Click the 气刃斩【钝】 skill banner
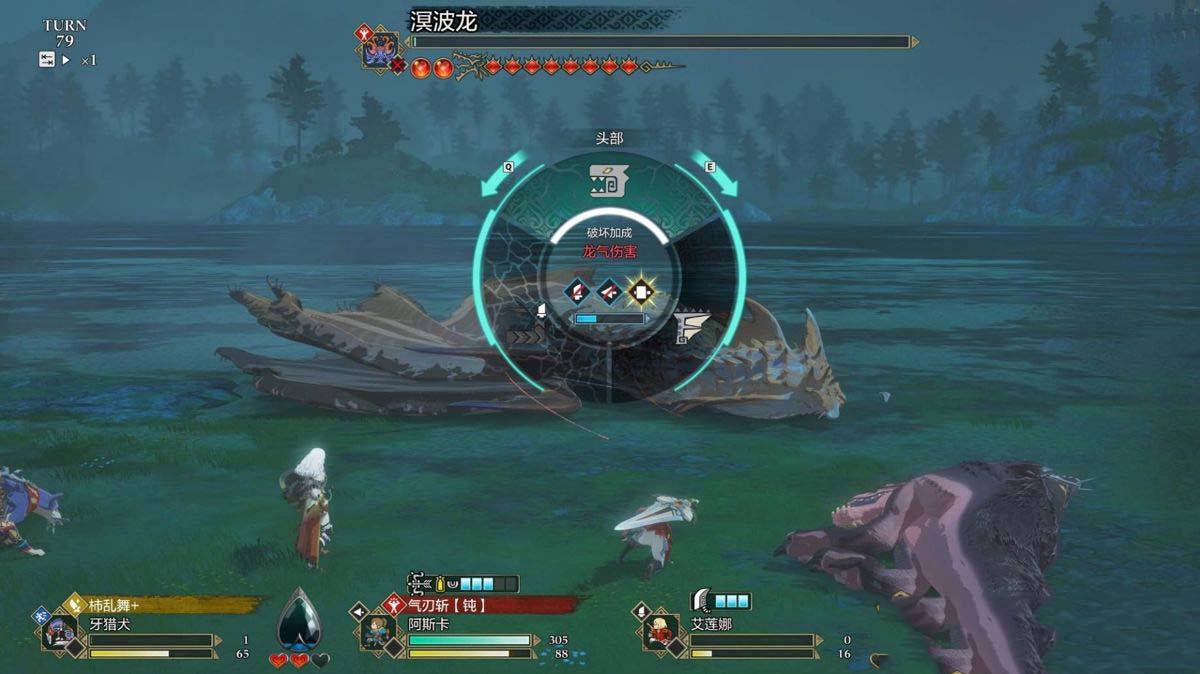Screen dimensions: 1200x674 coord(480,604)
